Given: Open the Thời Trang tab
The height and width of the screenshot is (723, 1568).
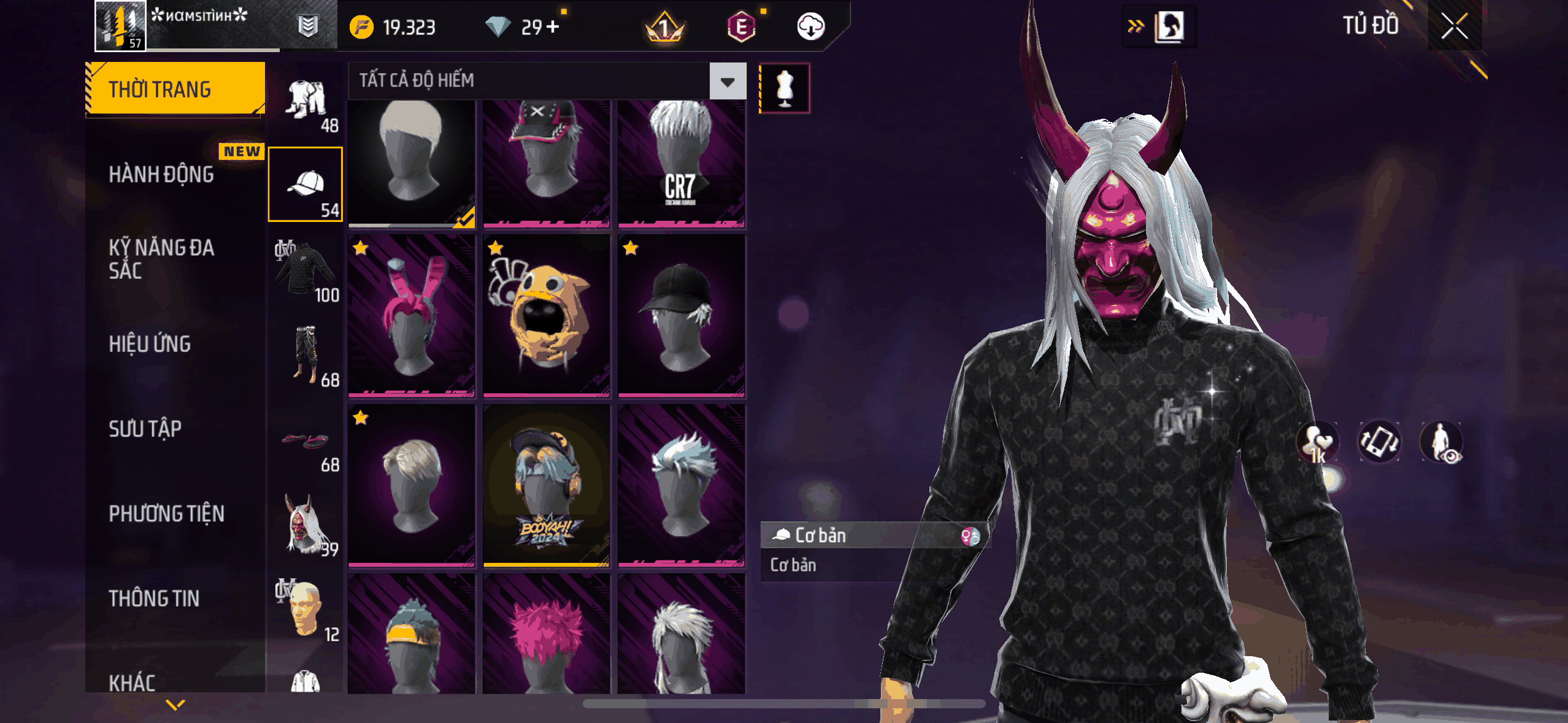Looking at the screenshot, I should 175,89.
